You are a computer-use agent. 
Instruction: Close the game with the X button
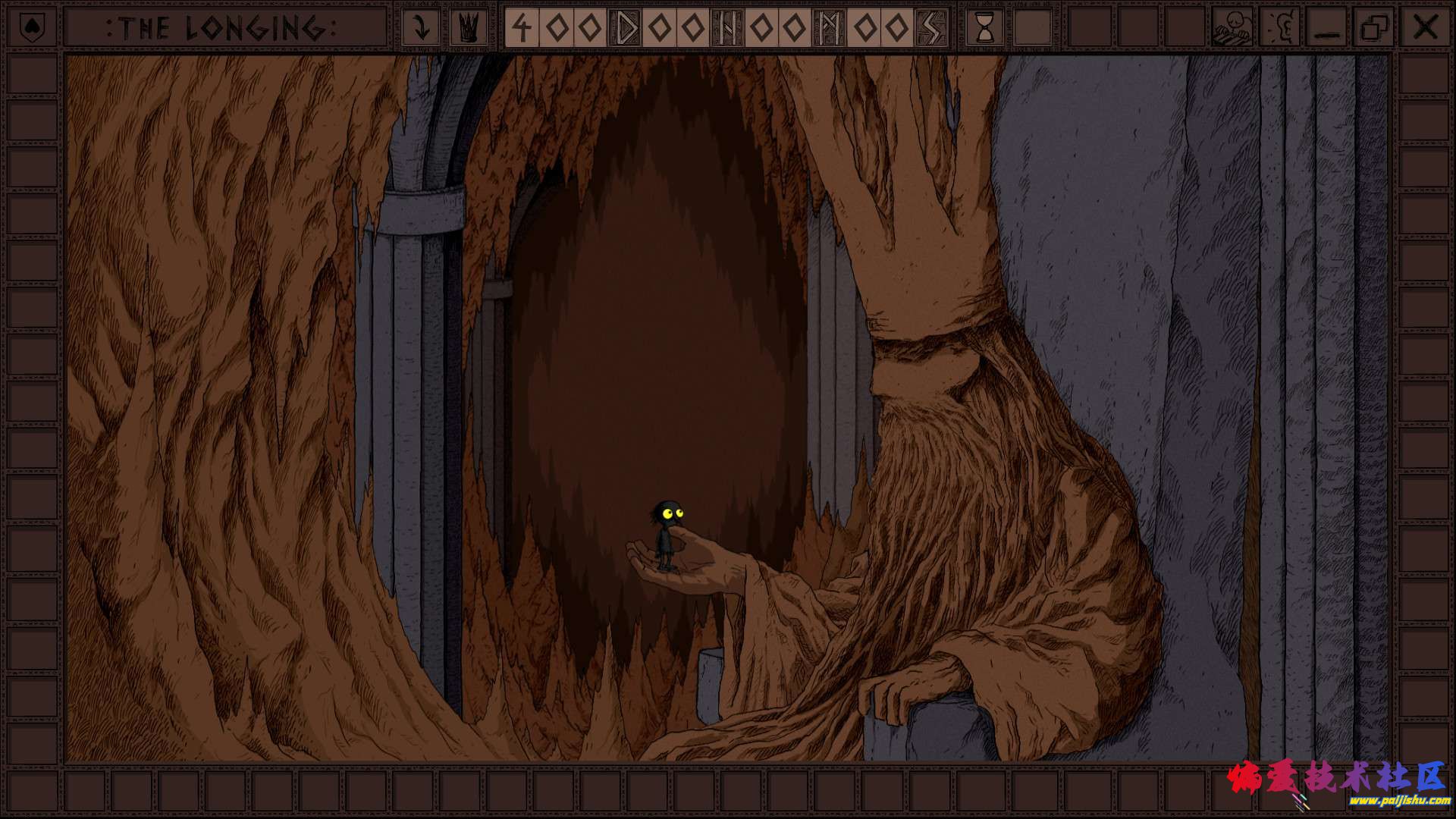[x=1425, y=28]
